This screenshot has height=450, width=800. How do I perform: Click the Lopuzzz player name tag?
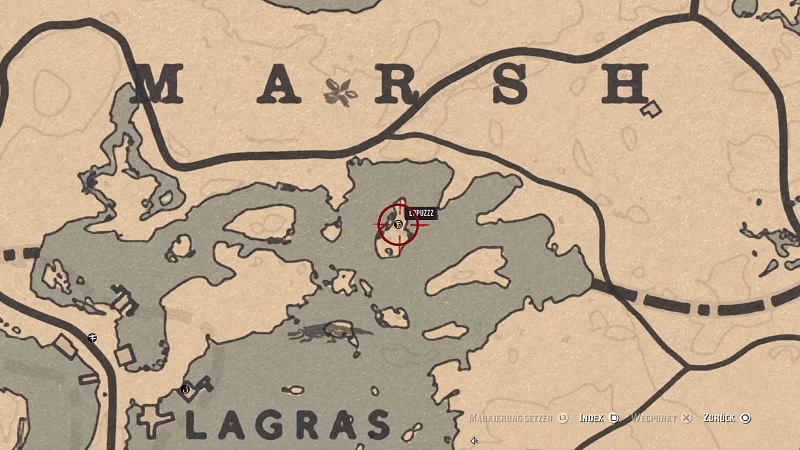click(x=419, y=212)
